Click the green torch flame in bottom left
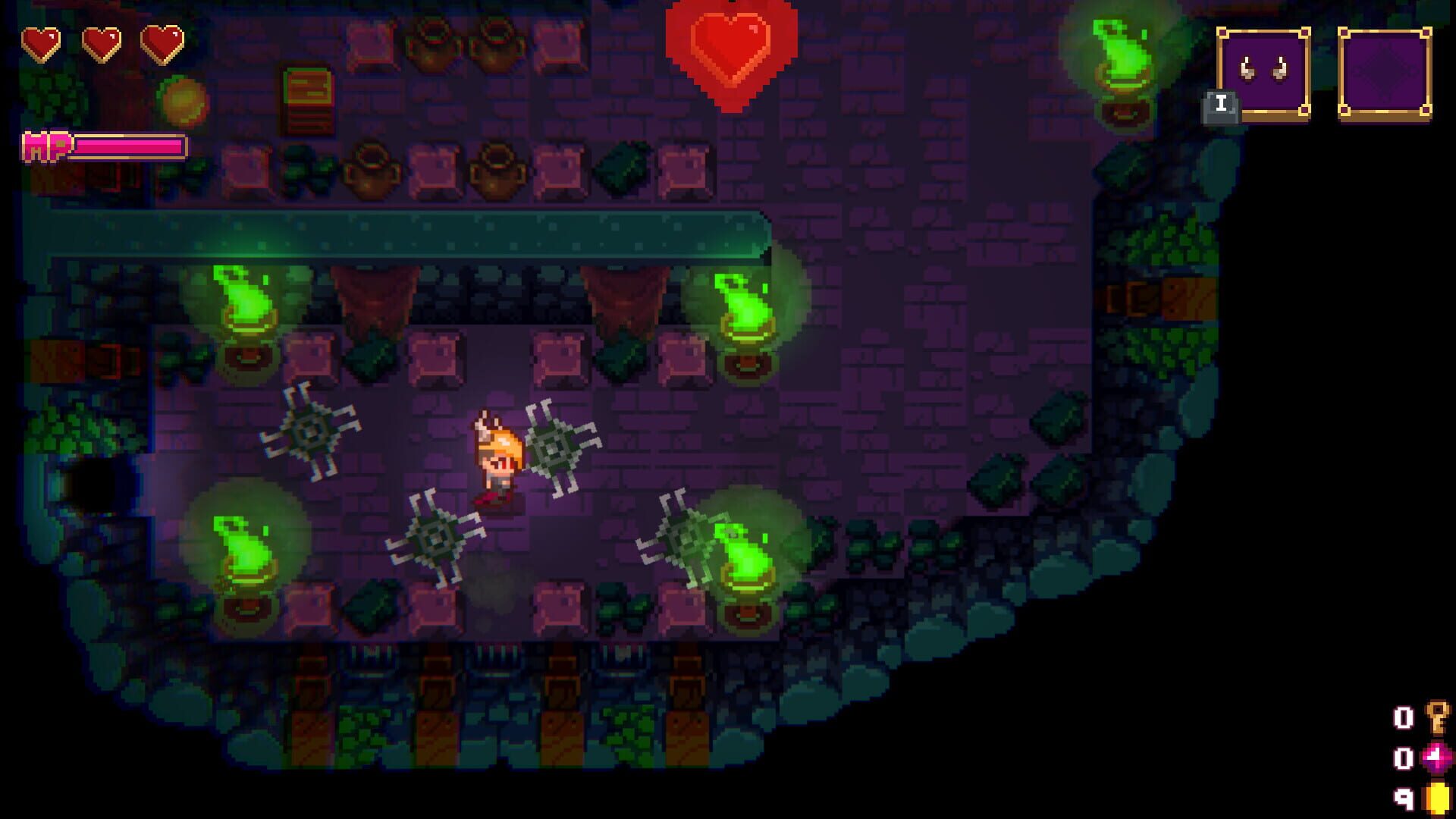The height and width of the screenshot is (819, 1456). click(x=243, y=550)
